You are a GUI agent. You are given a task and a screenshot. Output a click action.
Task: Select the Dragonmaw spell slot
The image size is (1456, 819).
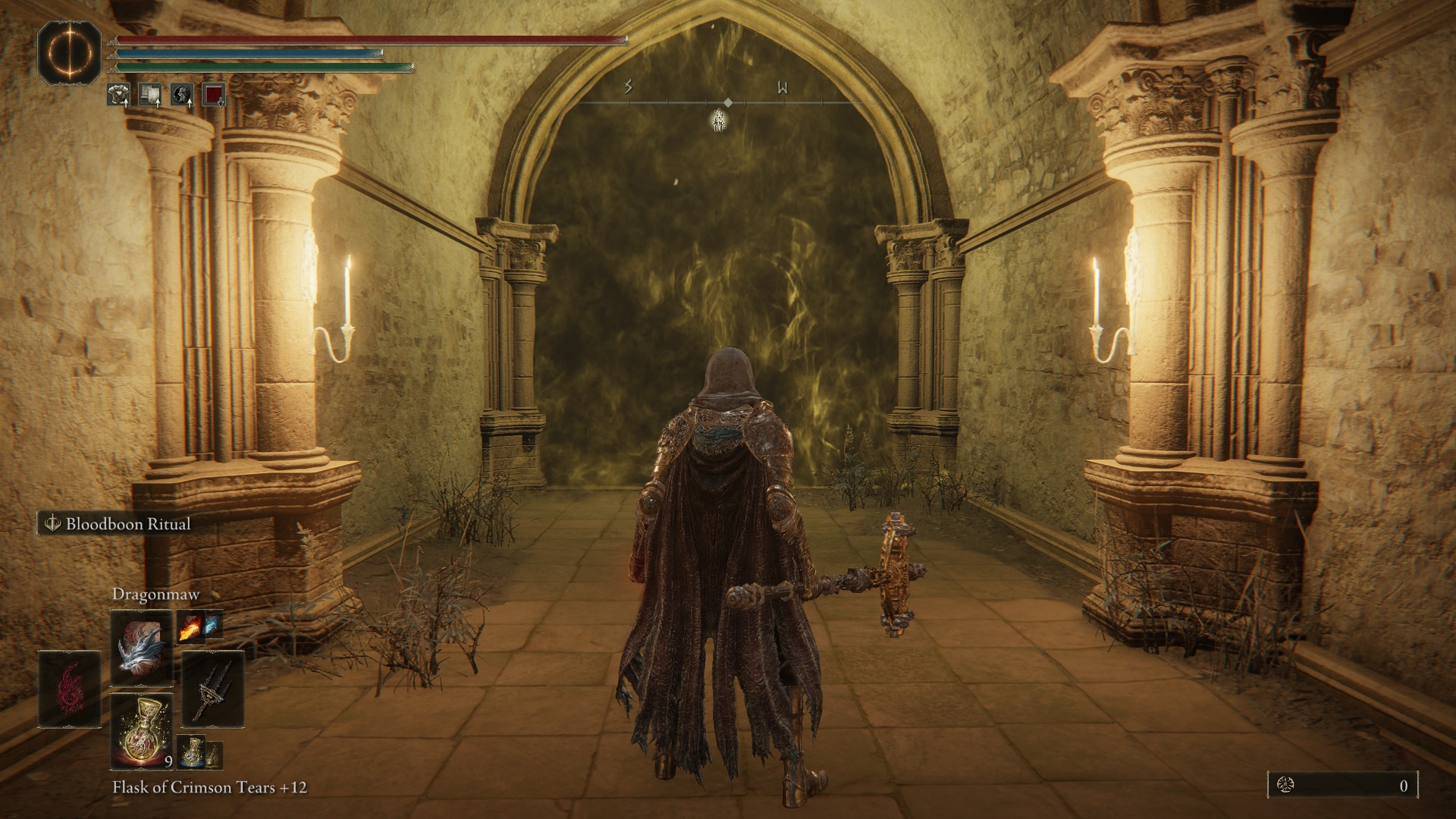pyautogui.click(x=142, y=646)
